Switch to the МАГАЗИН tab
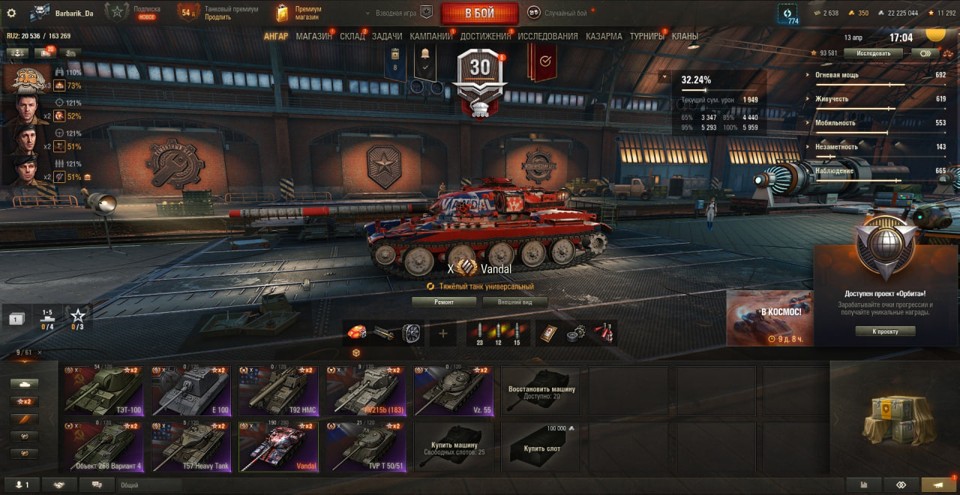 (x=314, y=36)
